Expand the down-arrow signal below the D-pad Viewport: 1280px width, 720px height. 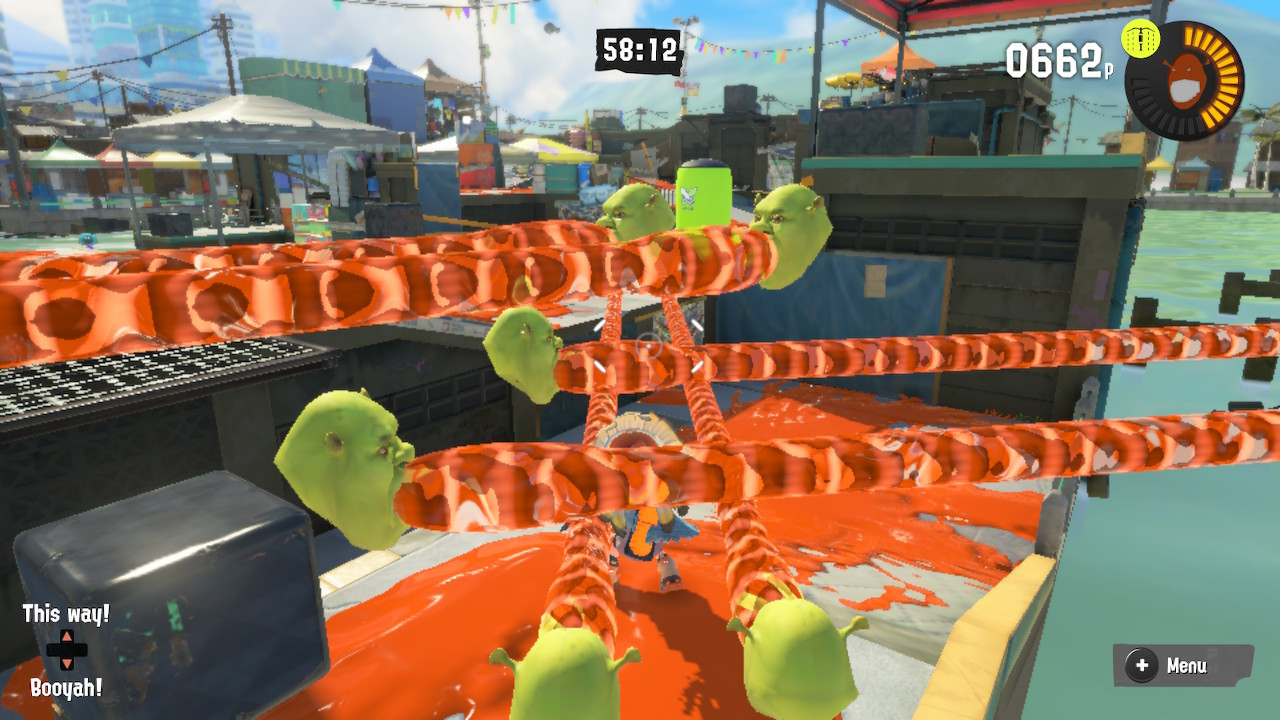tap(66, 663)
